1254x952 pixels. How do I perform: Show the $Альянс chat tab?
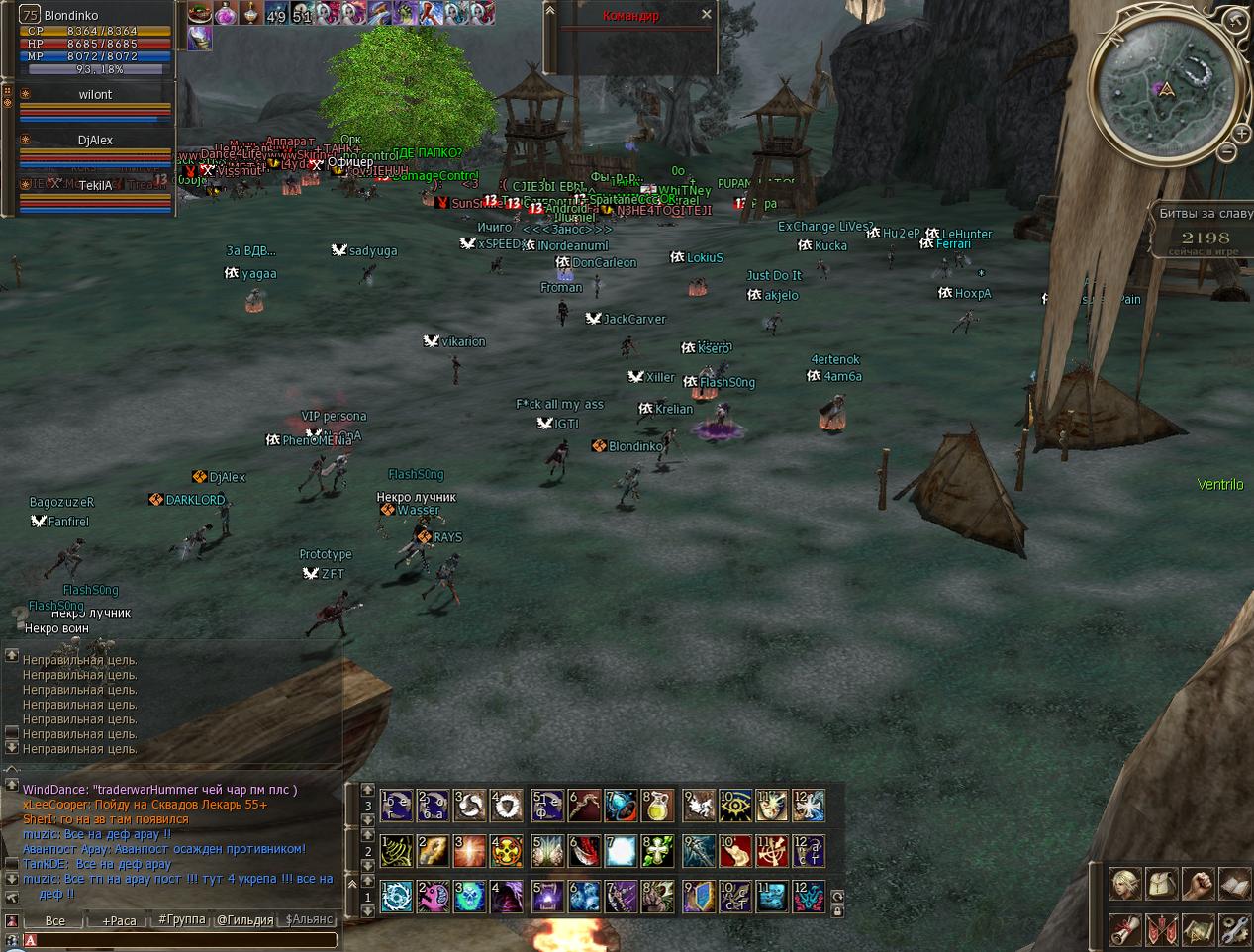click(x=309, y=919)
